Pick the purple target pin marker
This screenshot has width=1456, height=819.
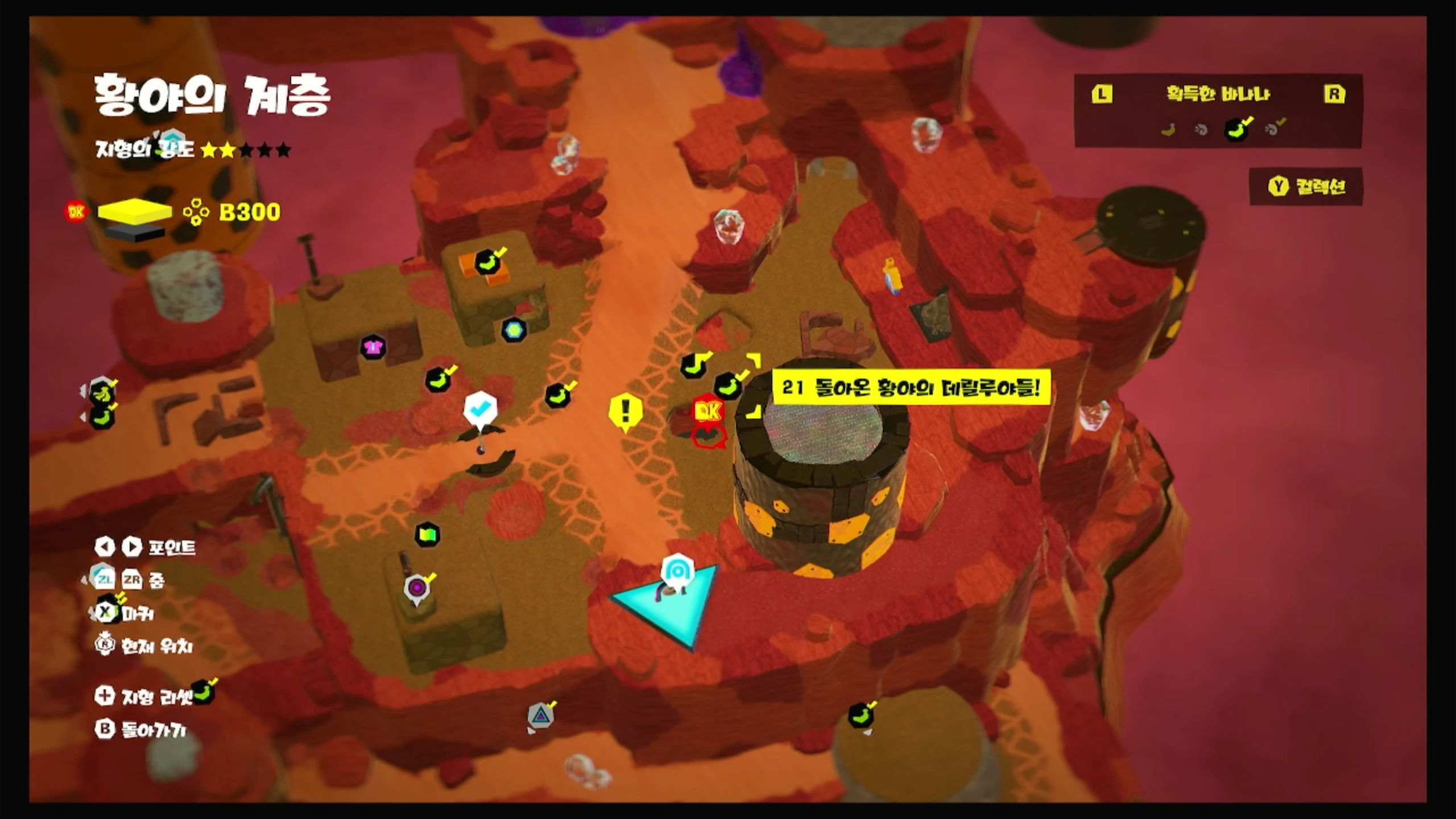coord(417,587)
